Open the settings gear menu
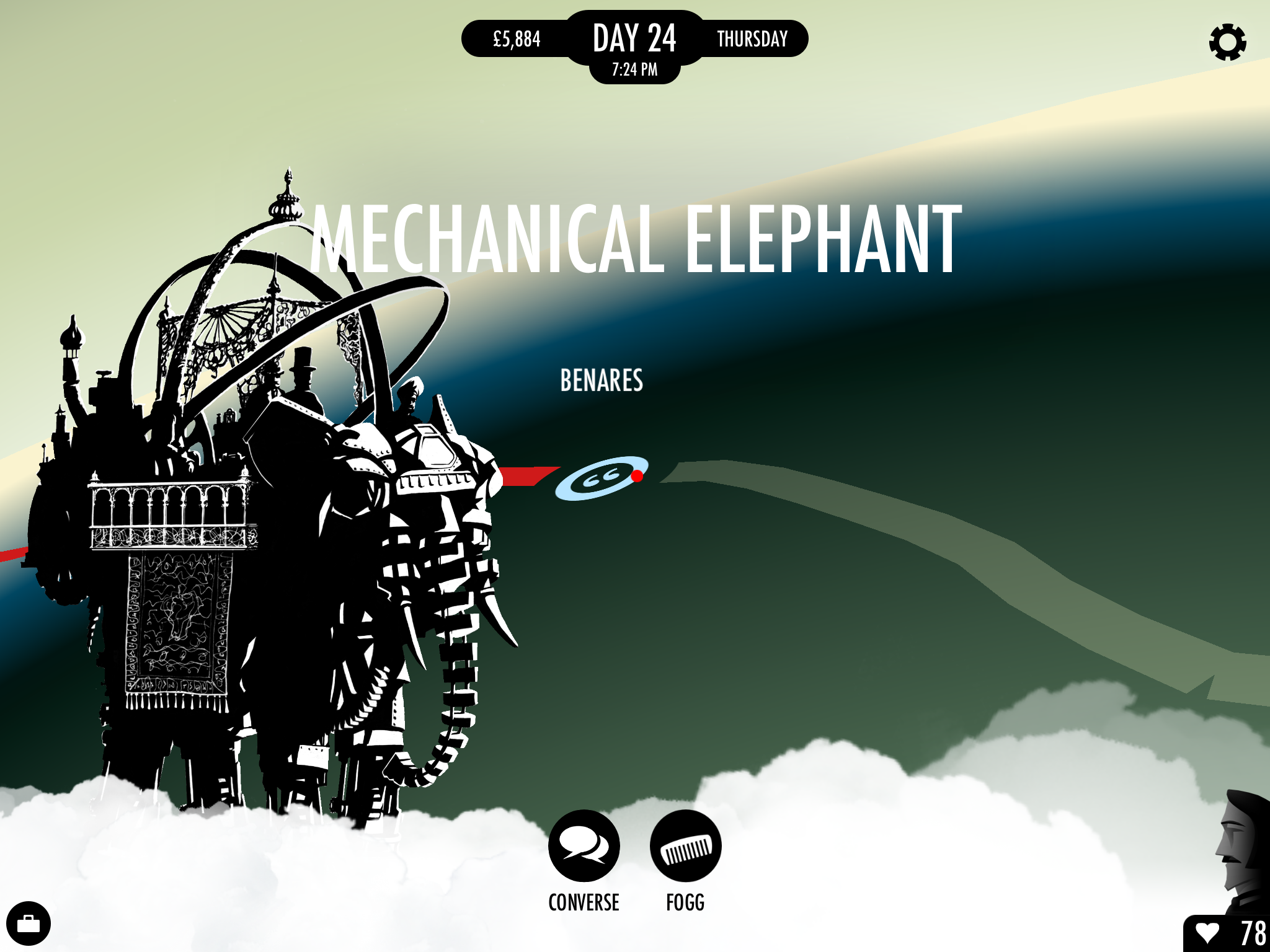1270x952 pixels. coord(1228,42)
